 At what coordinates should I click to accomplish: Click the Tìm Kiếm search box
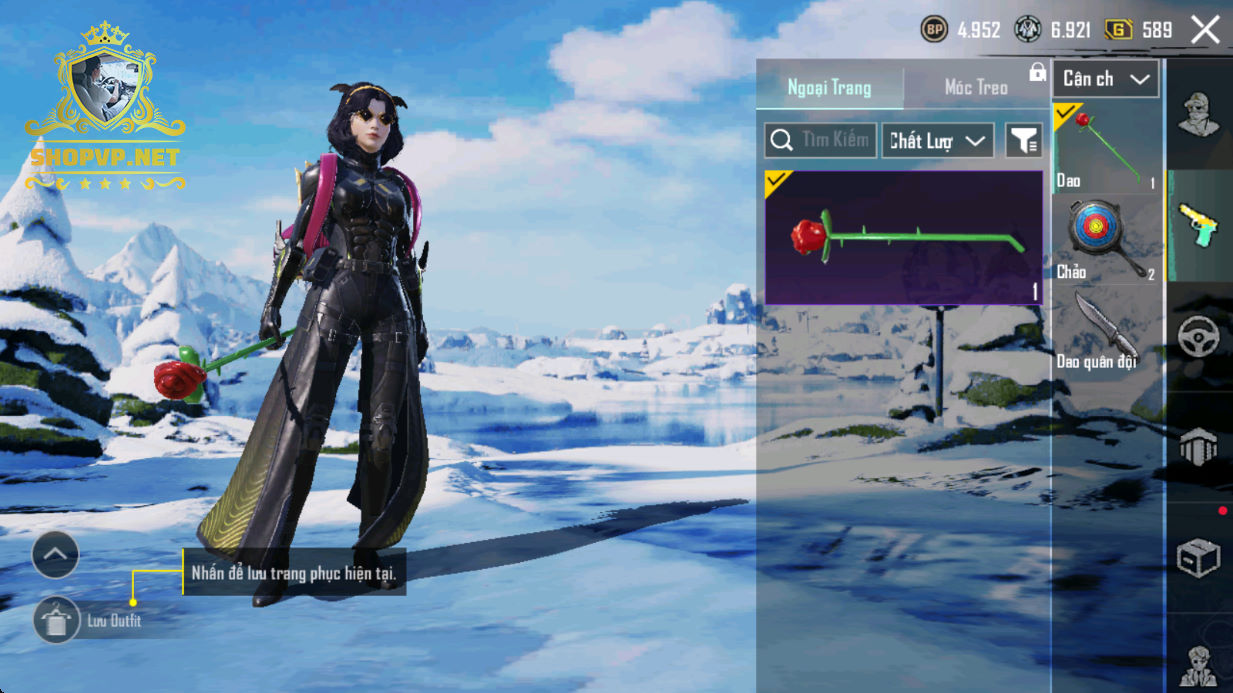tap(821, 141)
